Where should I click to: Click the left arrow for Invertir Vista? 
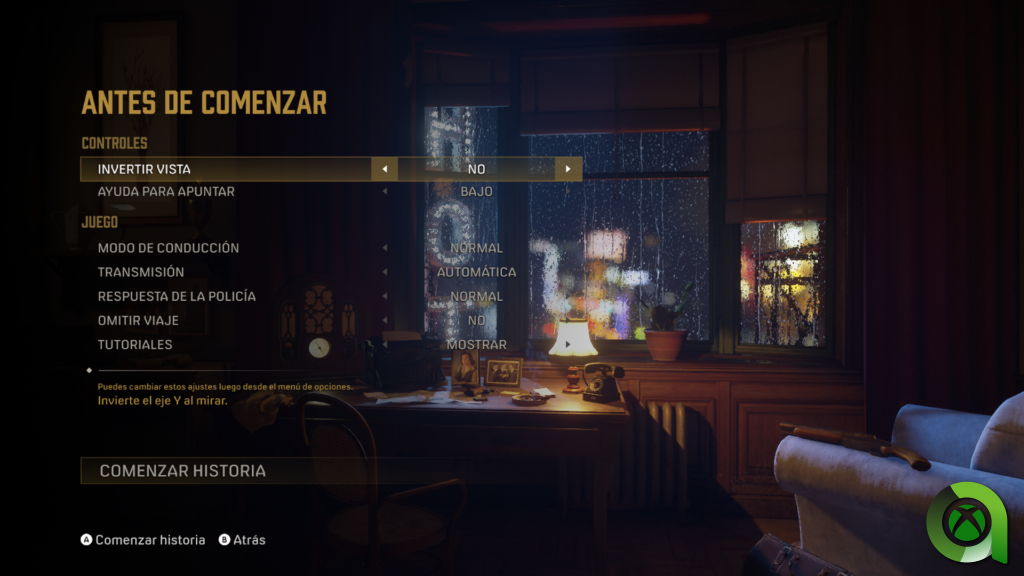pos(384,169)
